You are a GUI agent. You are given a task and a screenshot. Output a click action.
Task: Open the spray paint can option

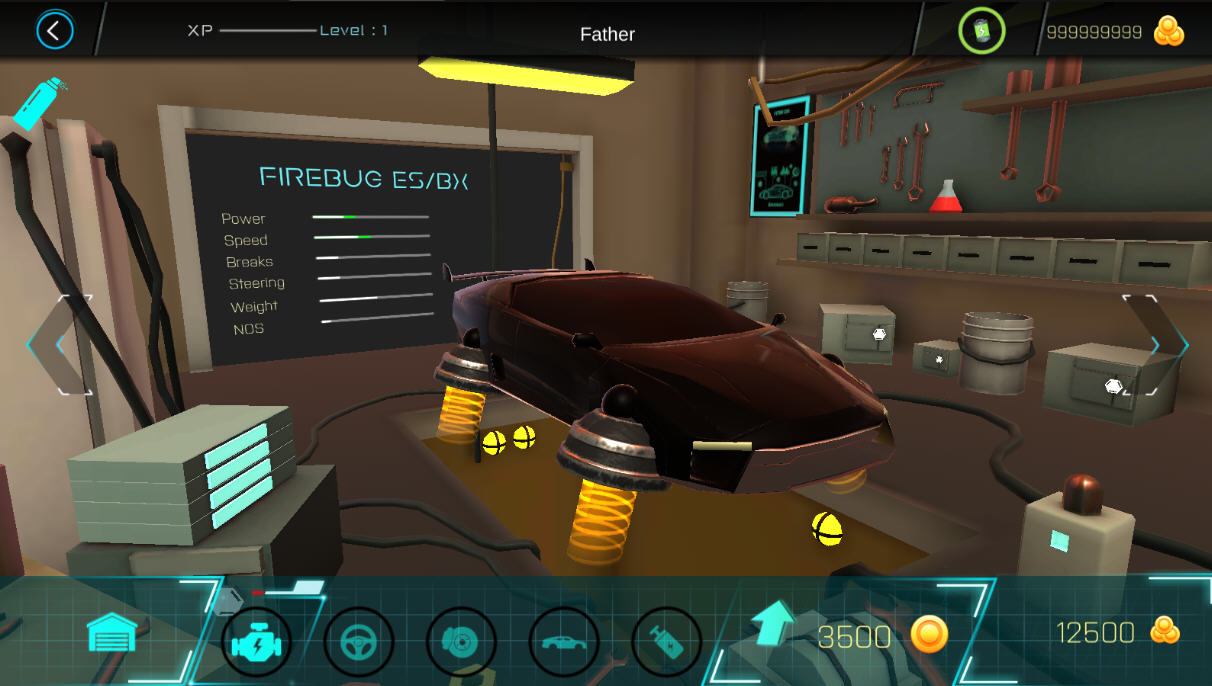click(x=39, y=104)
